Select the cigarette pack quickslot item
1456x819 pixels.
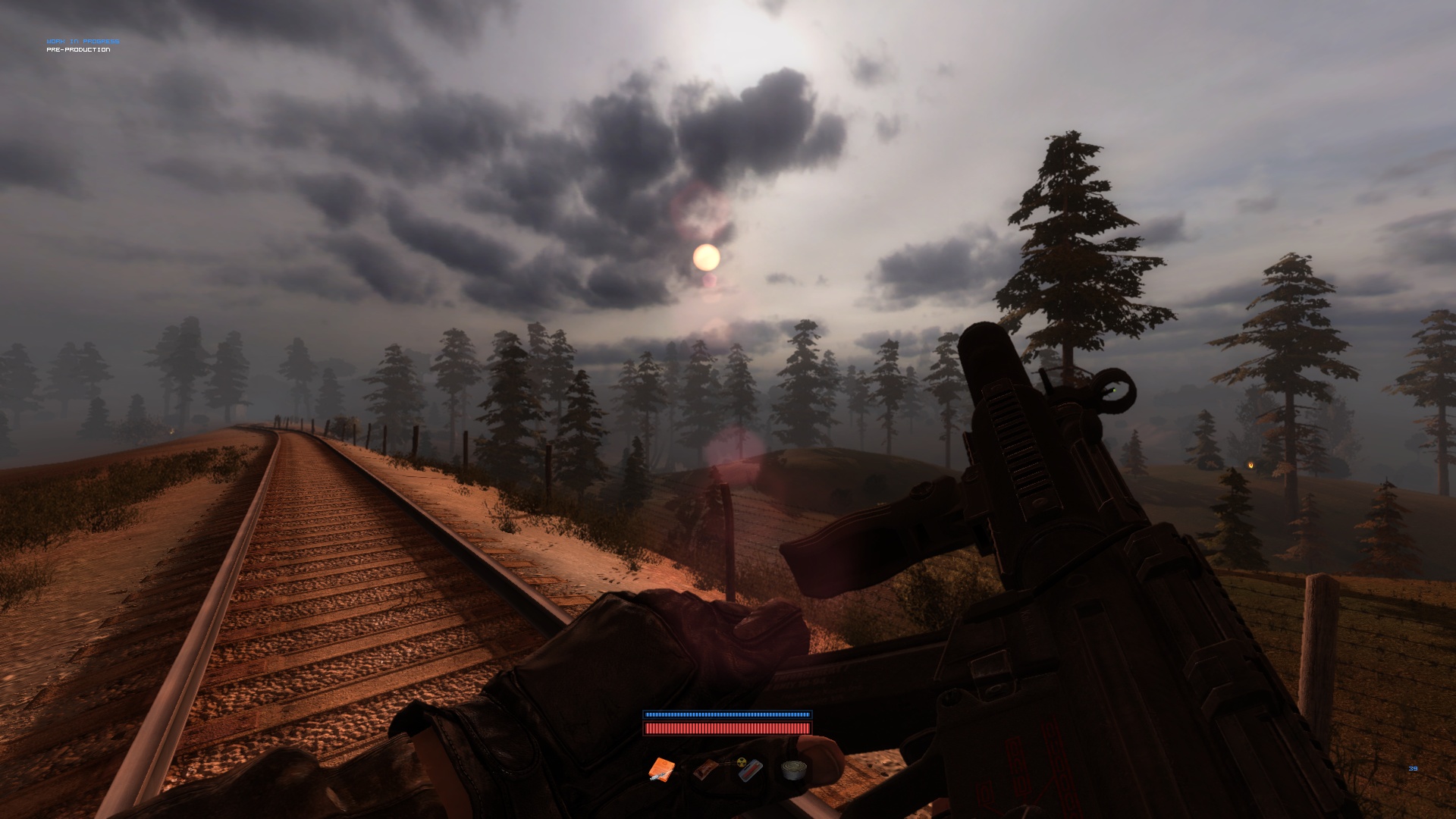705,769
